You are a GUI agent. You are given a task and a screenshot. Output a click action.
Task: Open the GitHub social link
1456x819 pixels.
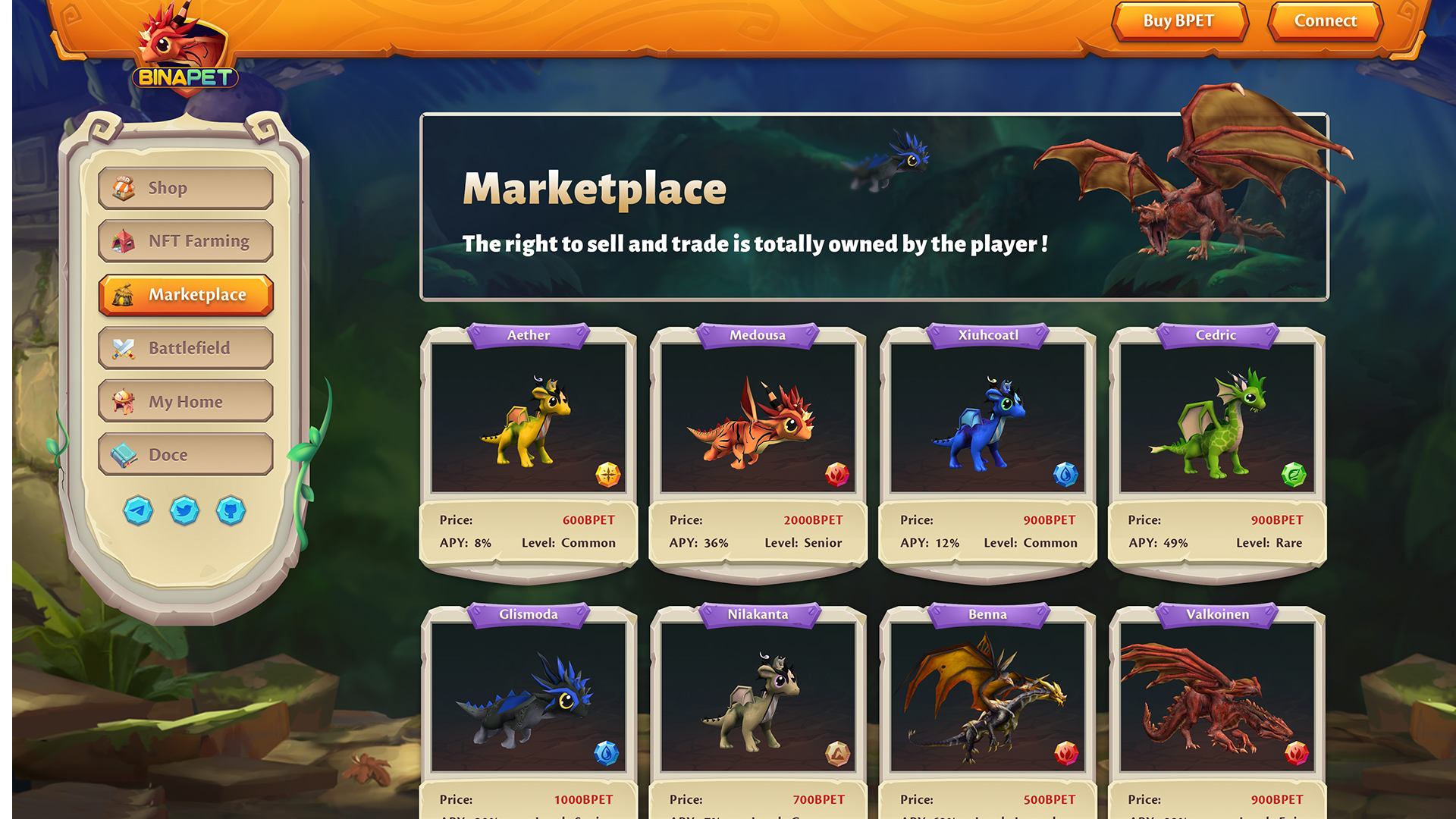click(231, 510)
